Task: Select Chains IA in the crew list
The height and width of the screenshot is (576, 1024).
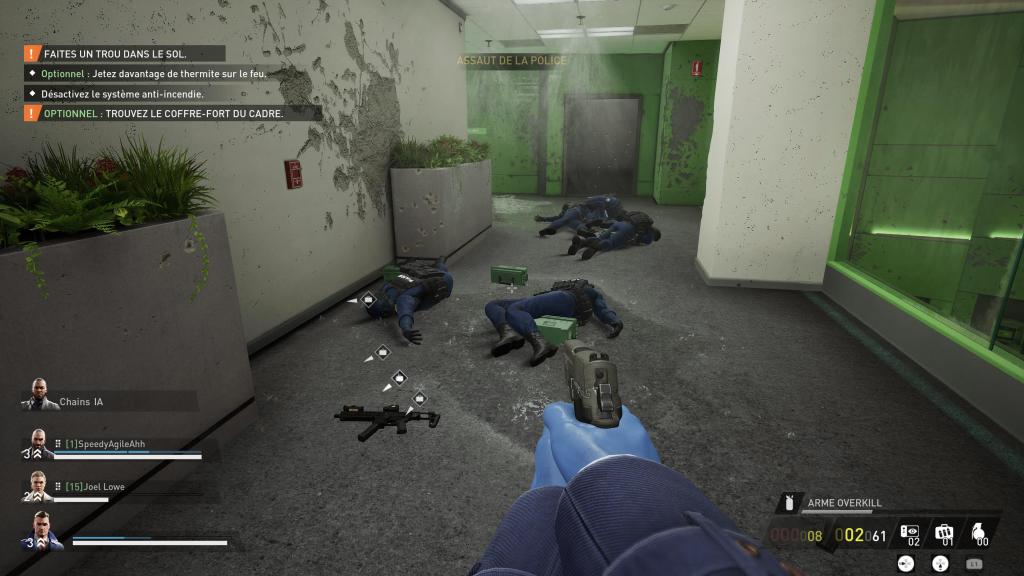Action: 80,401
